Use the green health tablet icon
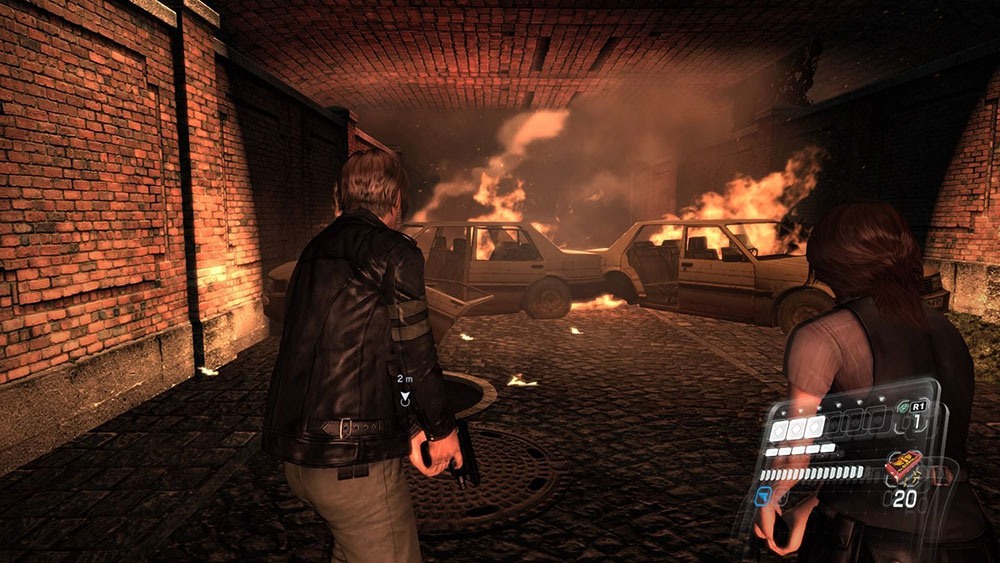This screenshot has width=1000, height=563. click(903, 408)
